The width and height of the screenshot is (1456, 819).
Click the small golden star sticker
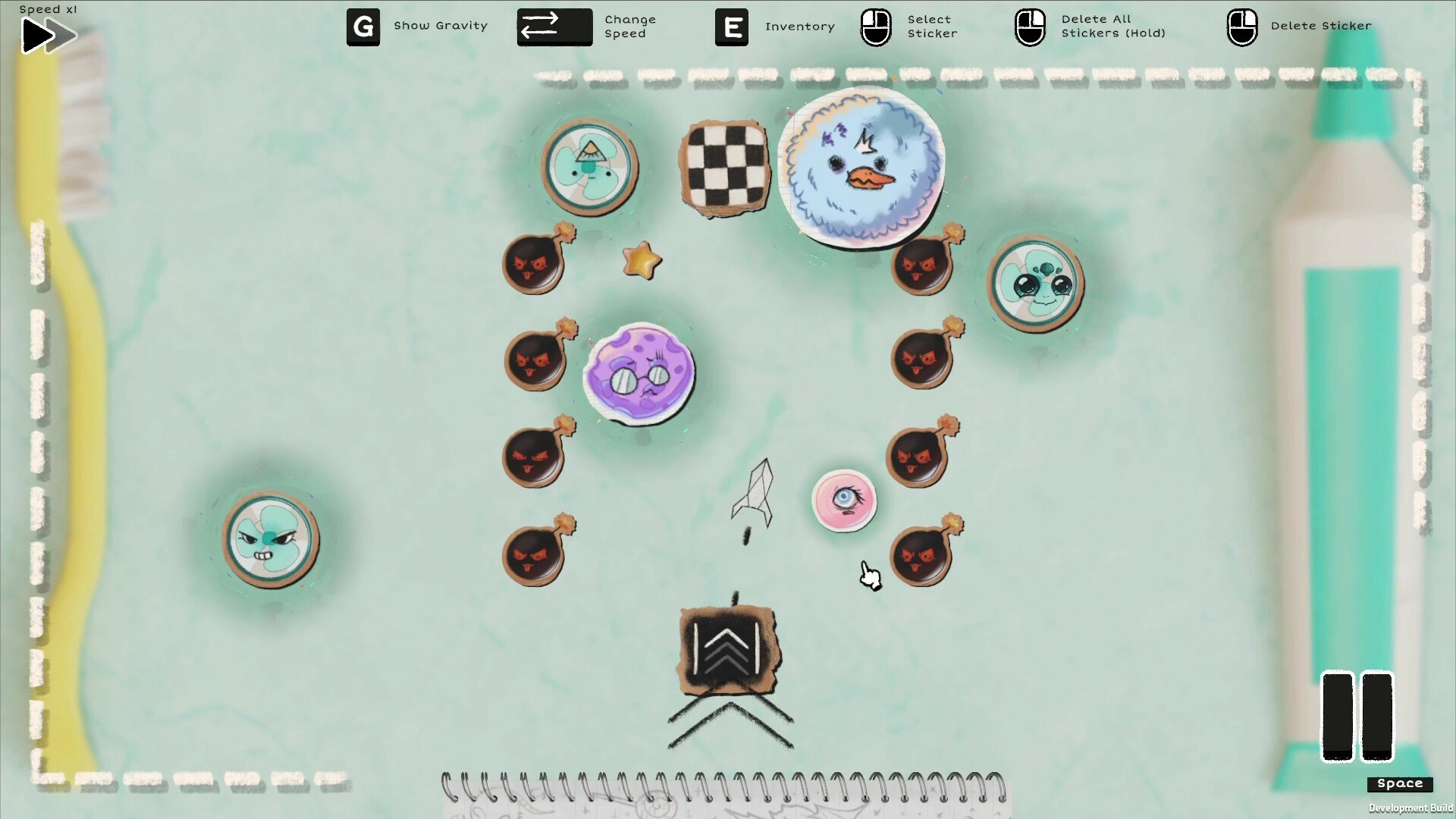(x=641, y=261)
